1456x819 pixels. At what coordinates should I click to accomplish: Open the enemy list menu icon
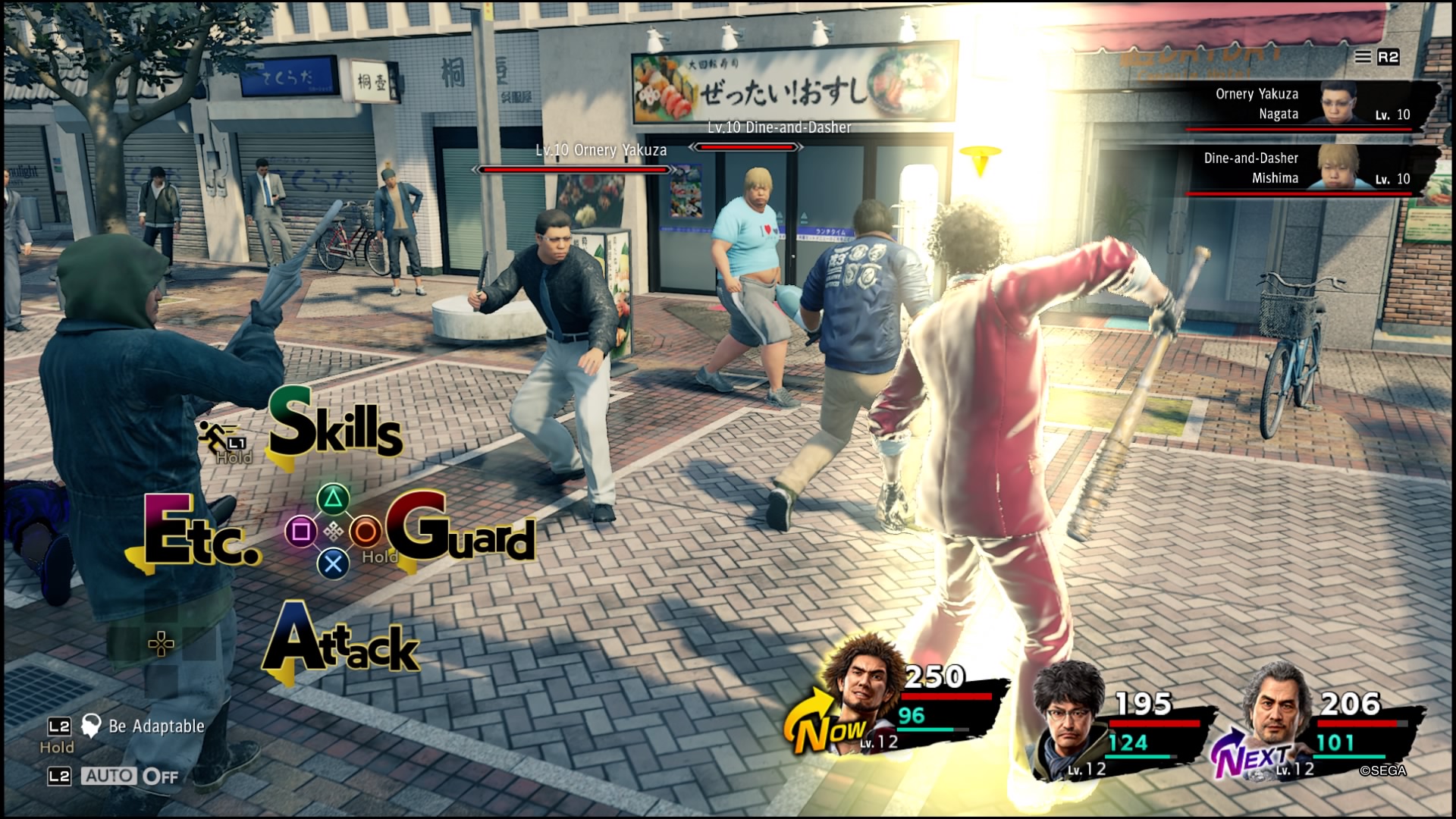[x=1363, y=57]
